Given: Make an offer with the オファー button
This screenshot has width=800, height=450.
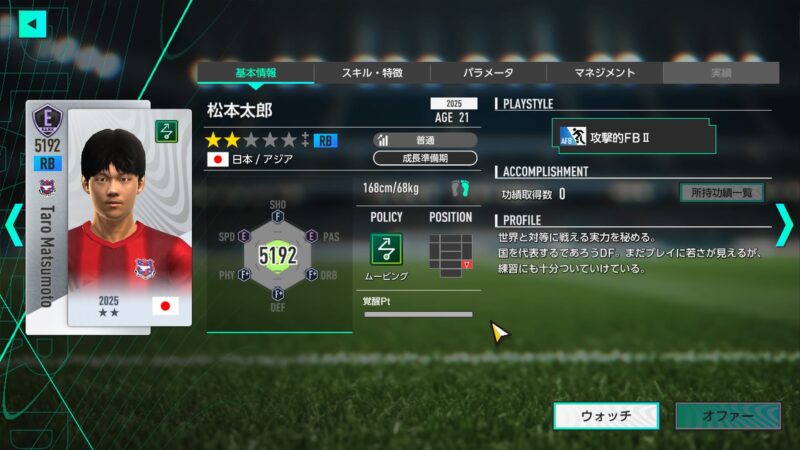Looking at the screenshot, I should coord(727,416).
